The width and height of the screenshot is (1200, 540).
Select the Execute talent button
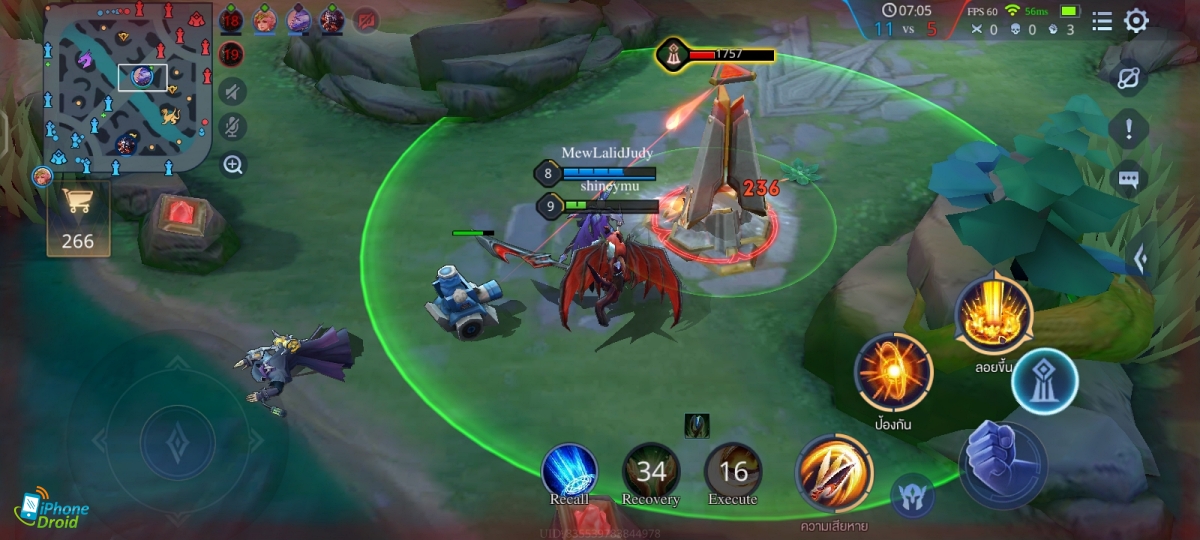(x=733, y=472)
